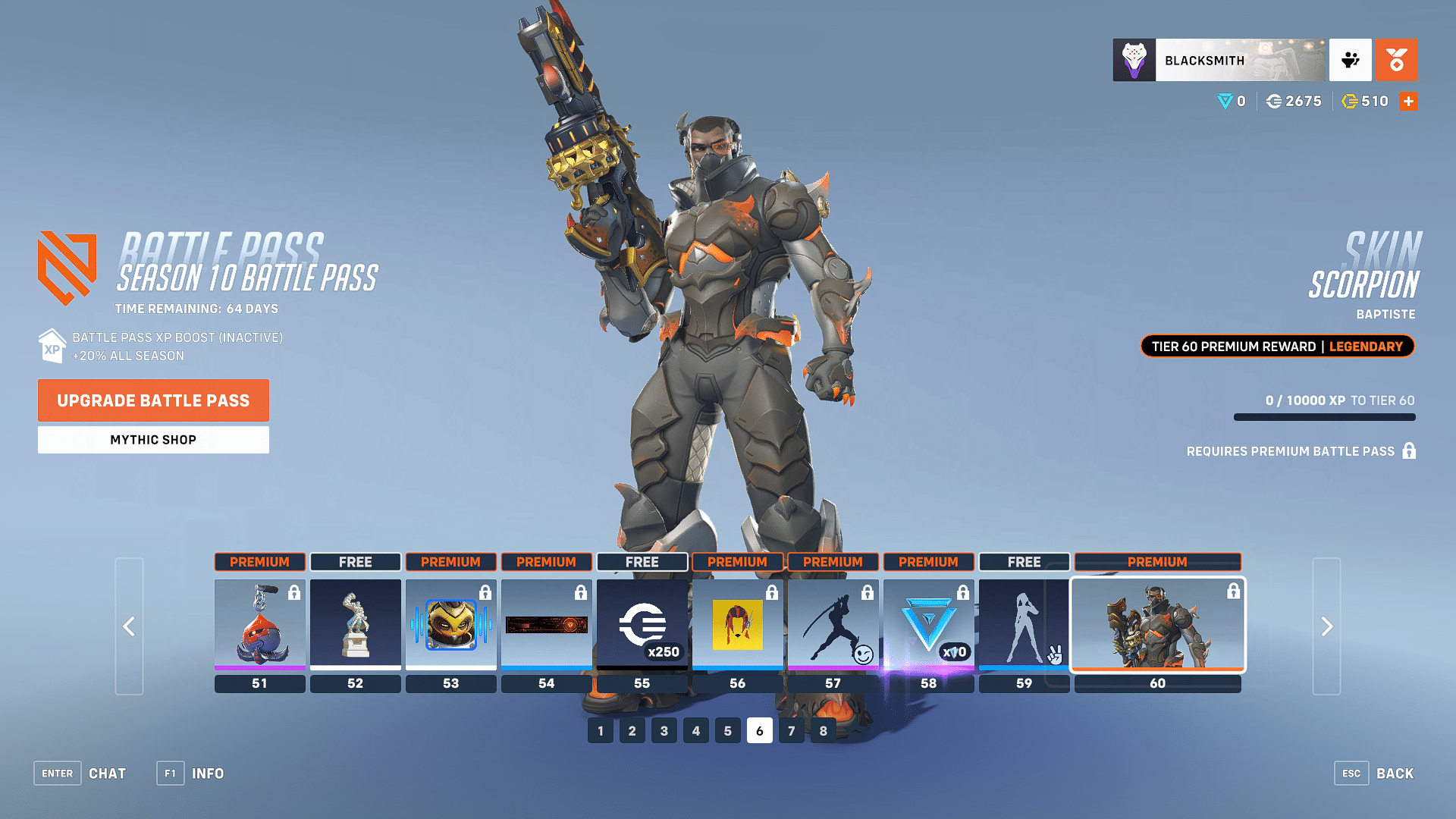Click the XP progress bar to tier 60
Screen dimensions: 1456x819
pyautogui.click(x=1323, y=417)
